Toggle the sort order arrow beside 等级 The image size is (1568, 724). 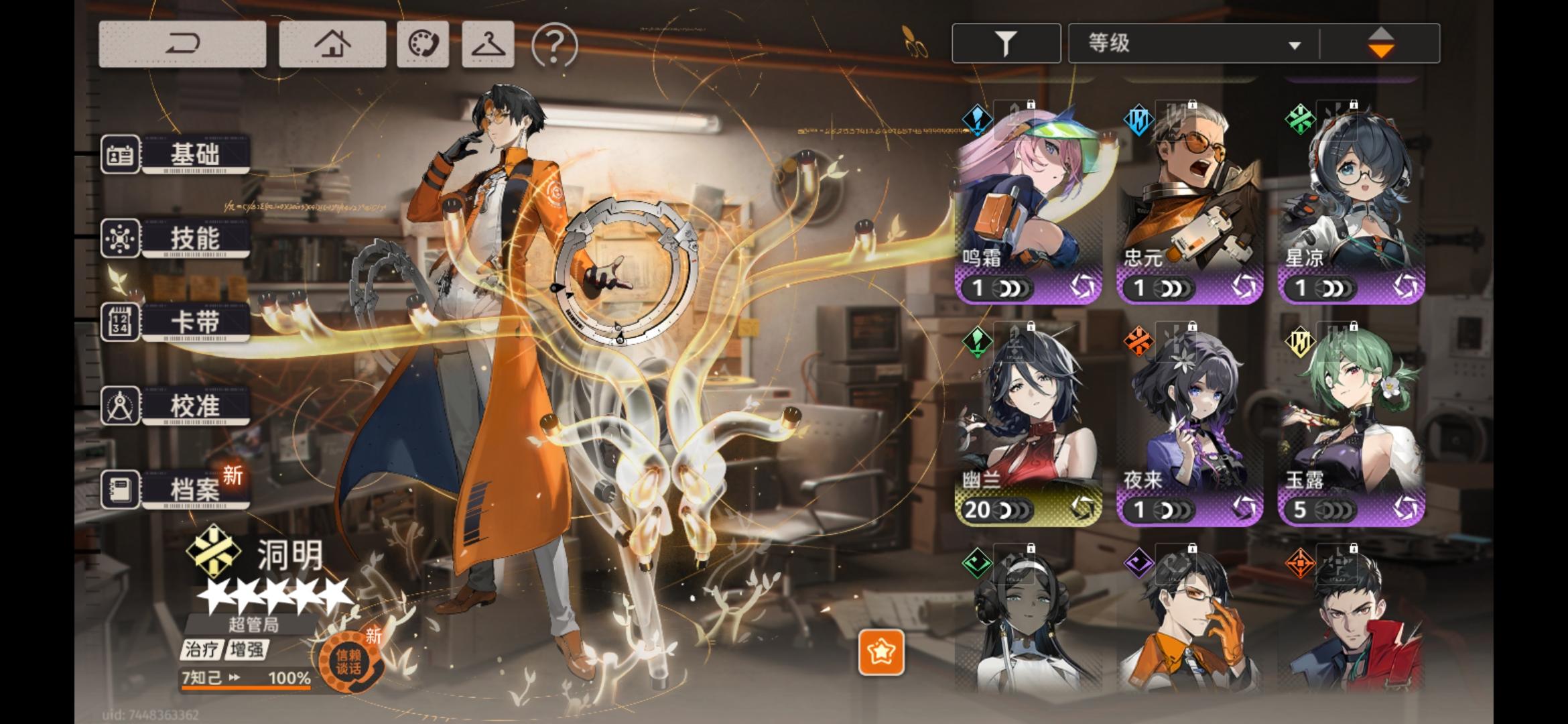tap(1382, 42)
